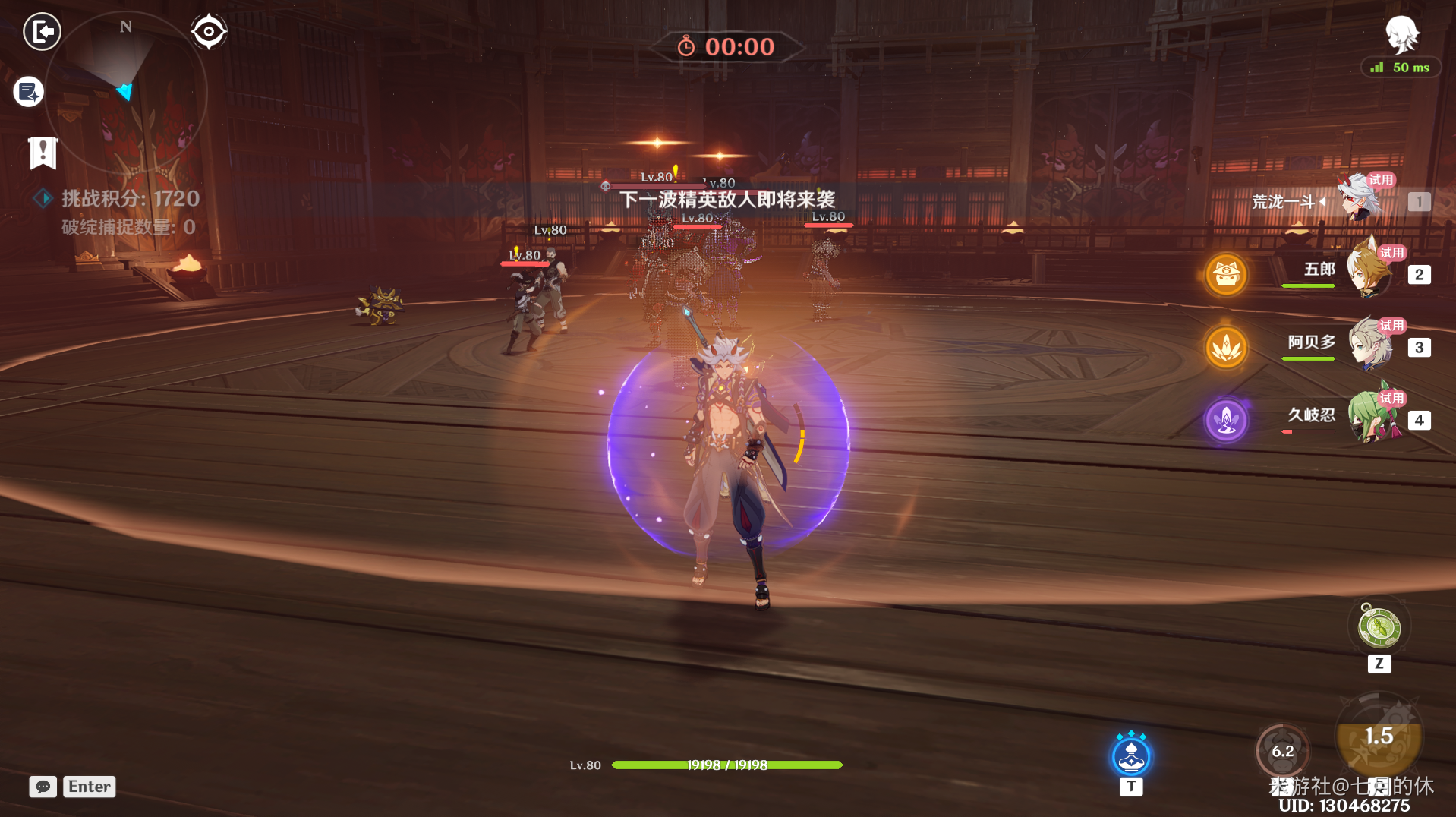Open the Paimon menu icon
The width and height of the screenshot is (1456, 817).
pyautogui.click(x=1401, y=34)
